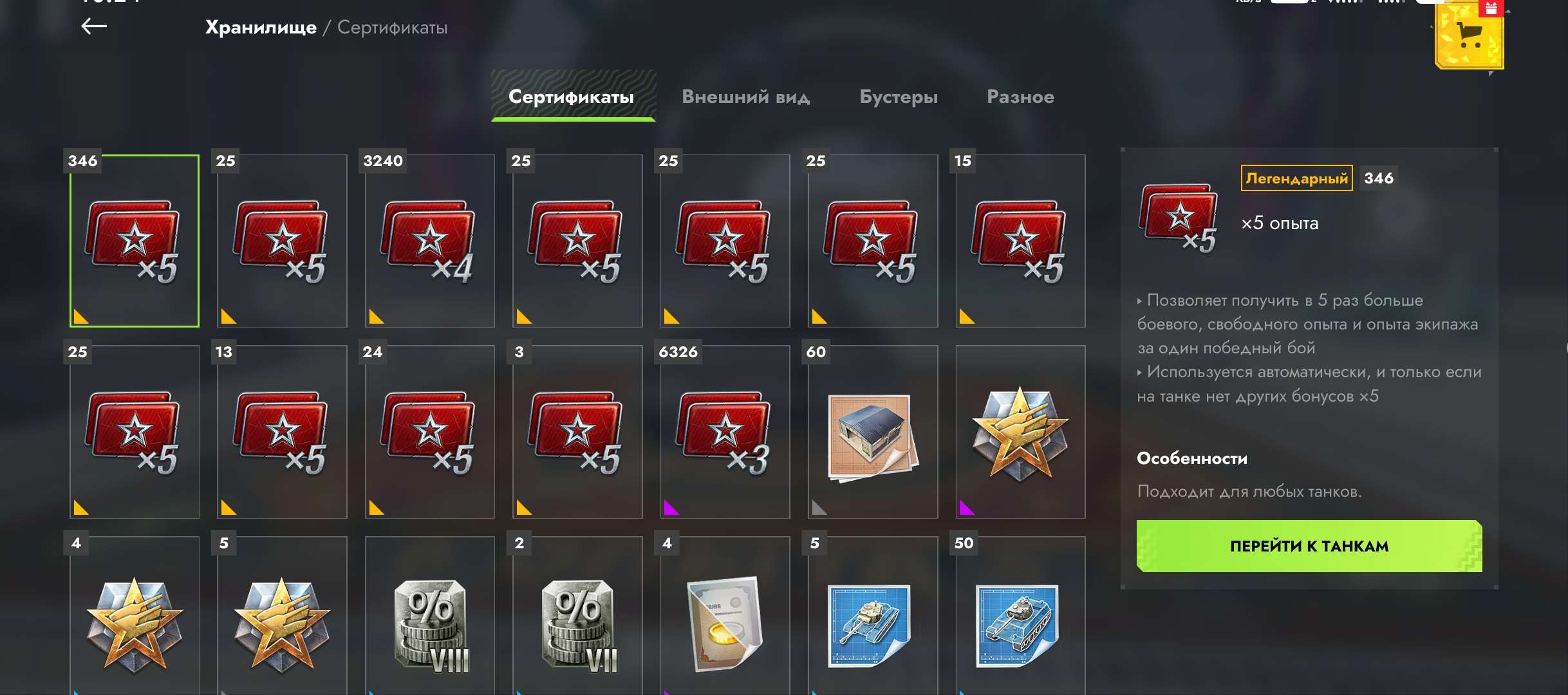Go back using the arrow button
1568x695 pixels.
[x=94, y=26]
